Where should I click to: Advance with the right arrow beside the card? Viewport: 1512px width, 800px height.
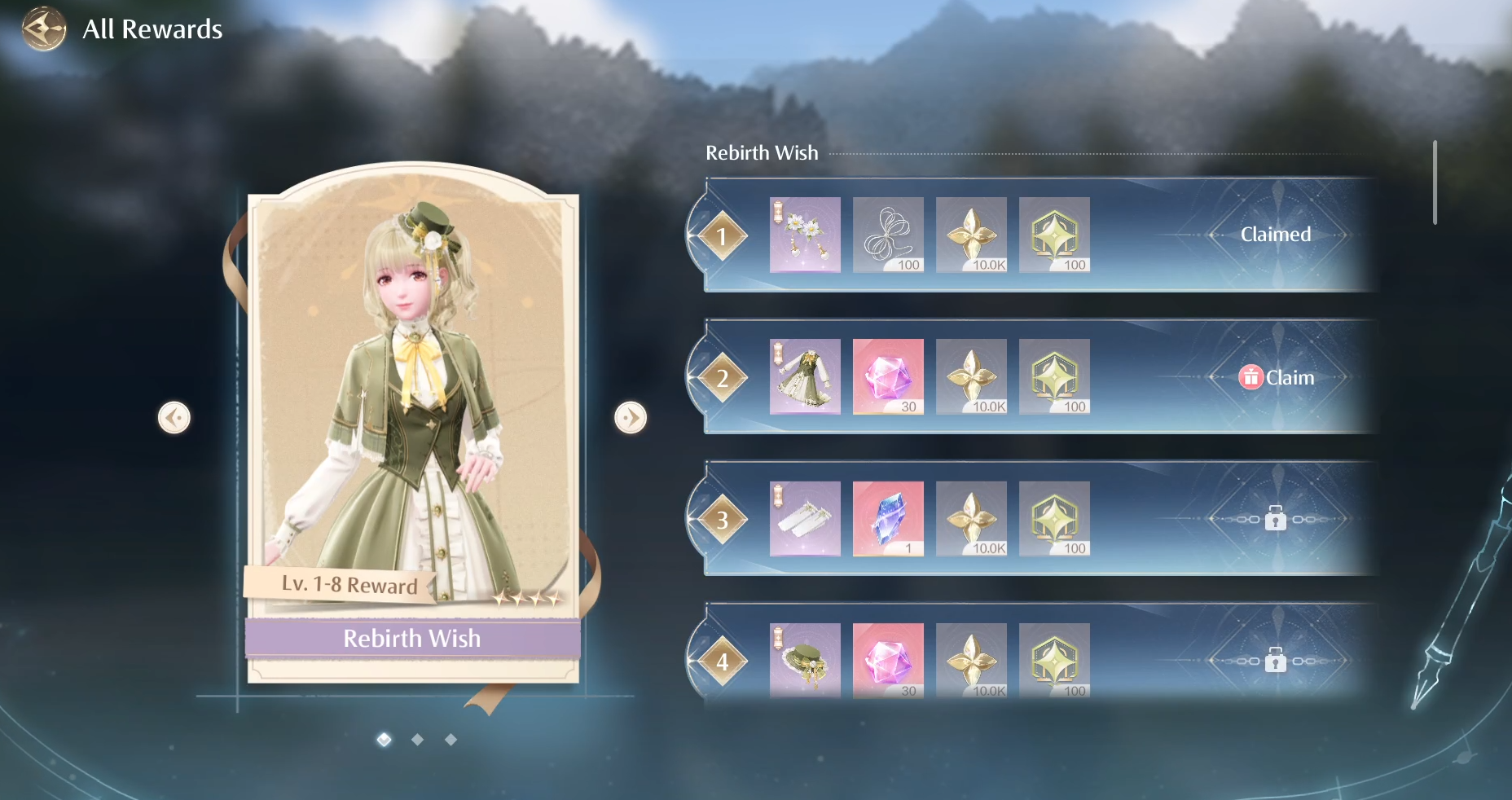(x=631, y=417)
